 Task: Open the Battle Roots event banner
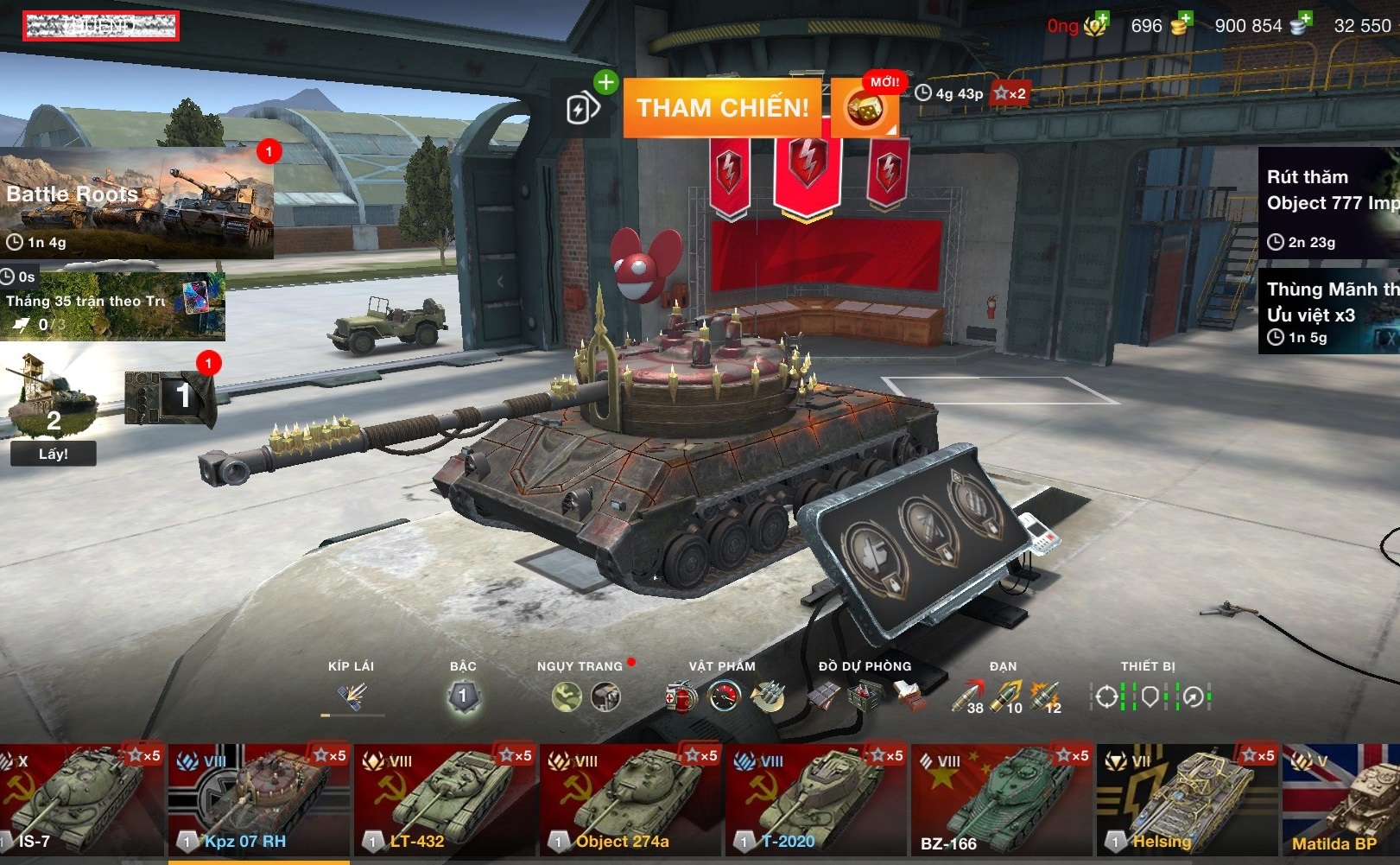136,204
